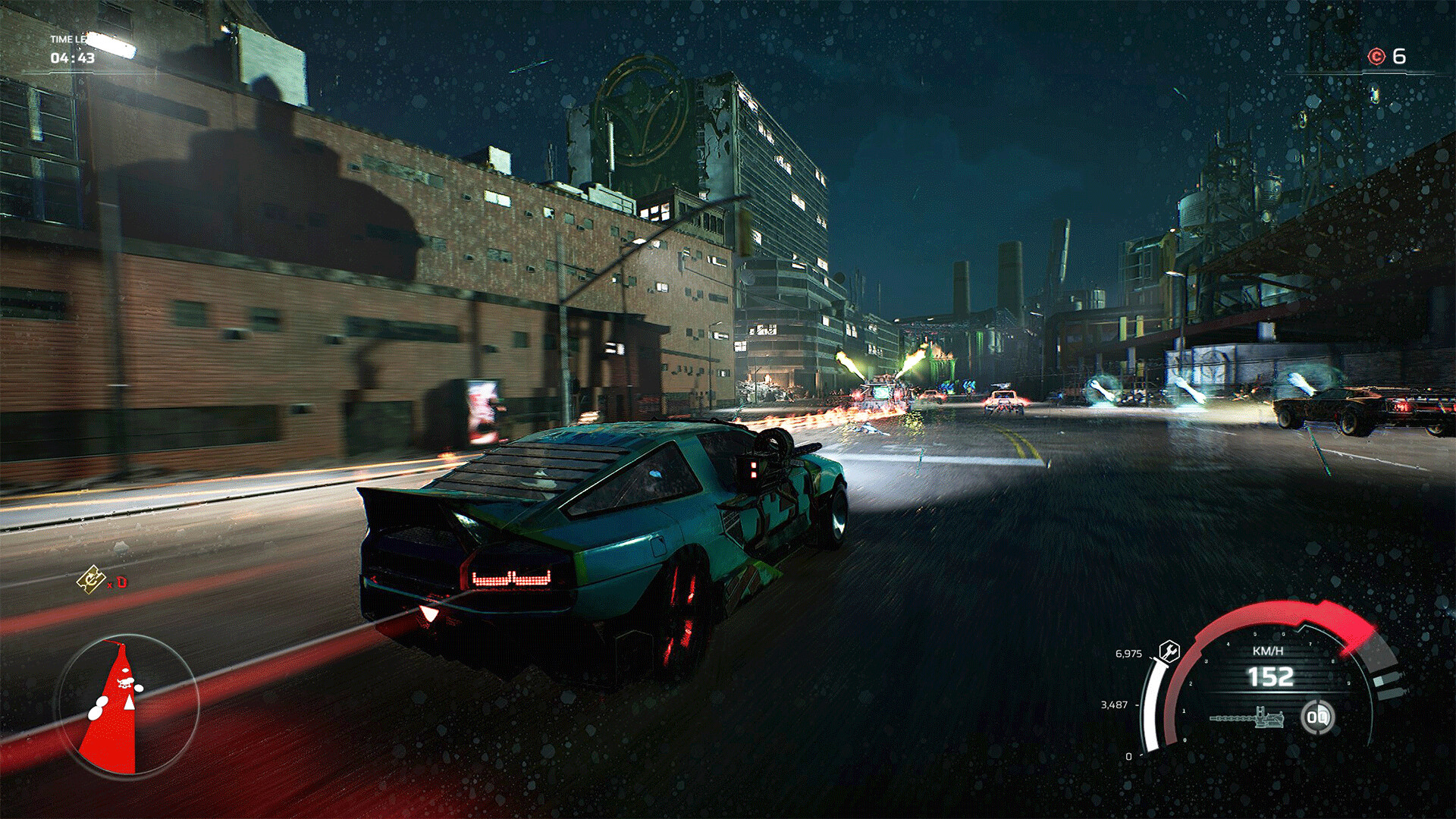Click the 152 speed readout
This screenshot has width=1456, height=819.
pos(1271,676)
